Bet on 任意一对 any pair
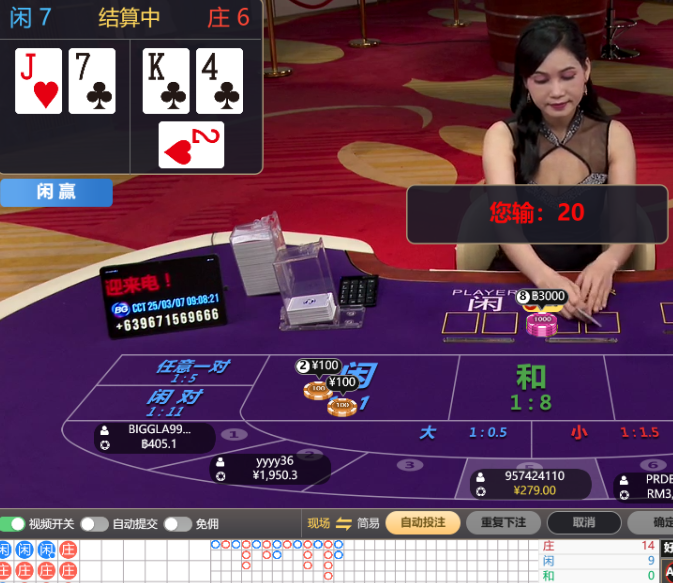 click(x=193, y=371)
